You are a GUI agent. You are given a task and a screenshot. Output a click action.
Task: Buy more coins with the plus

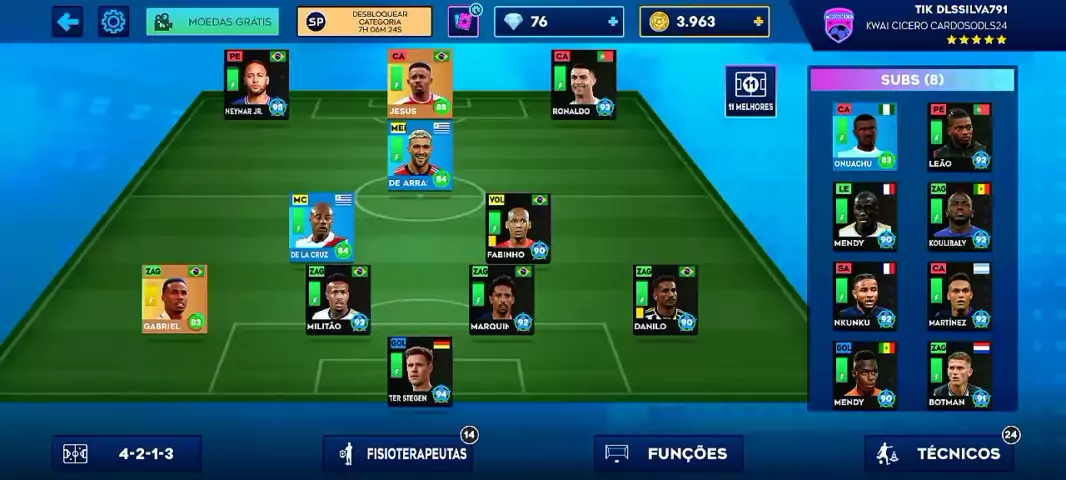coord(758,21)
